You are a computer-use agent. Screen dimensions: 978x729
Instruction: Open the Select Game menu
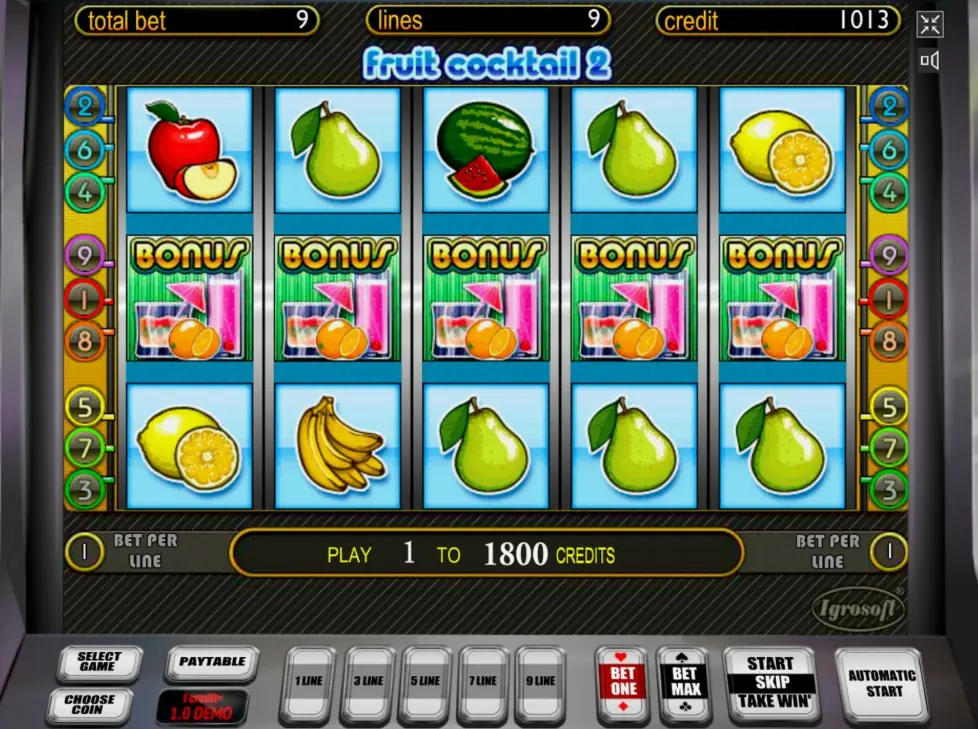point(99,662)
